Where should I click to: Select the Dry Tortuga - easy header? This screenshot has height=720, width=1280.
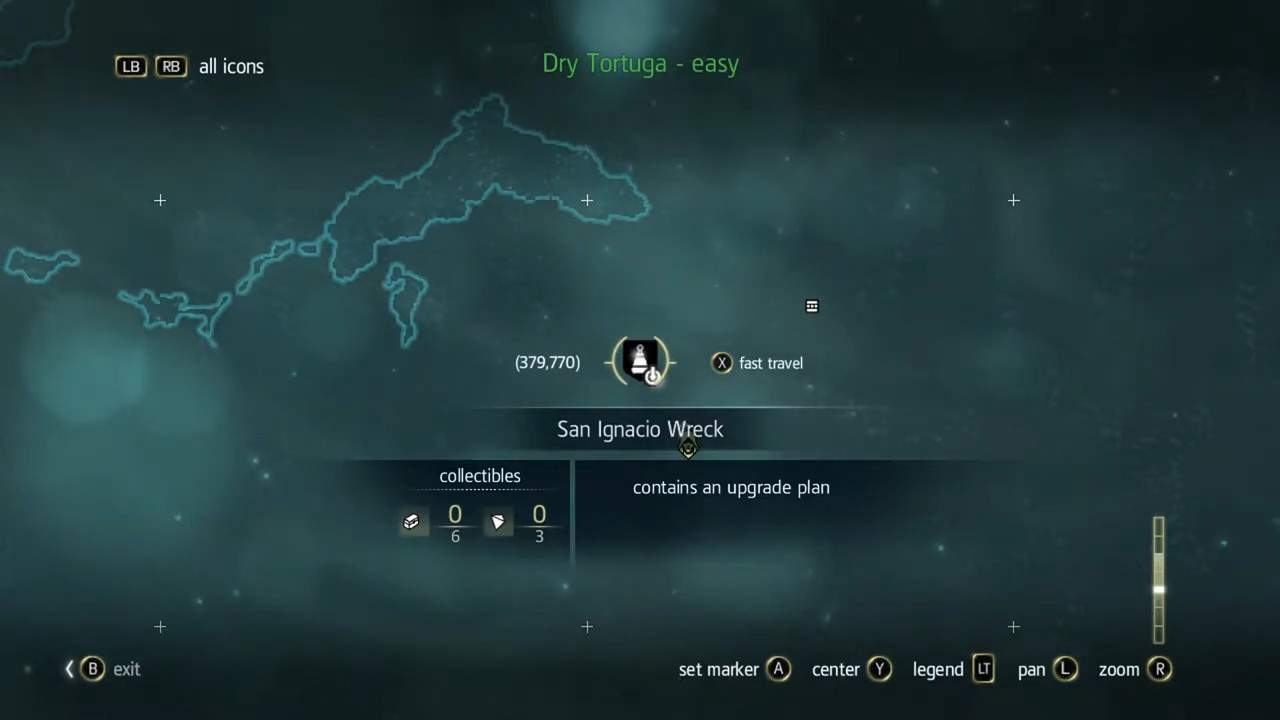[640, 63]
